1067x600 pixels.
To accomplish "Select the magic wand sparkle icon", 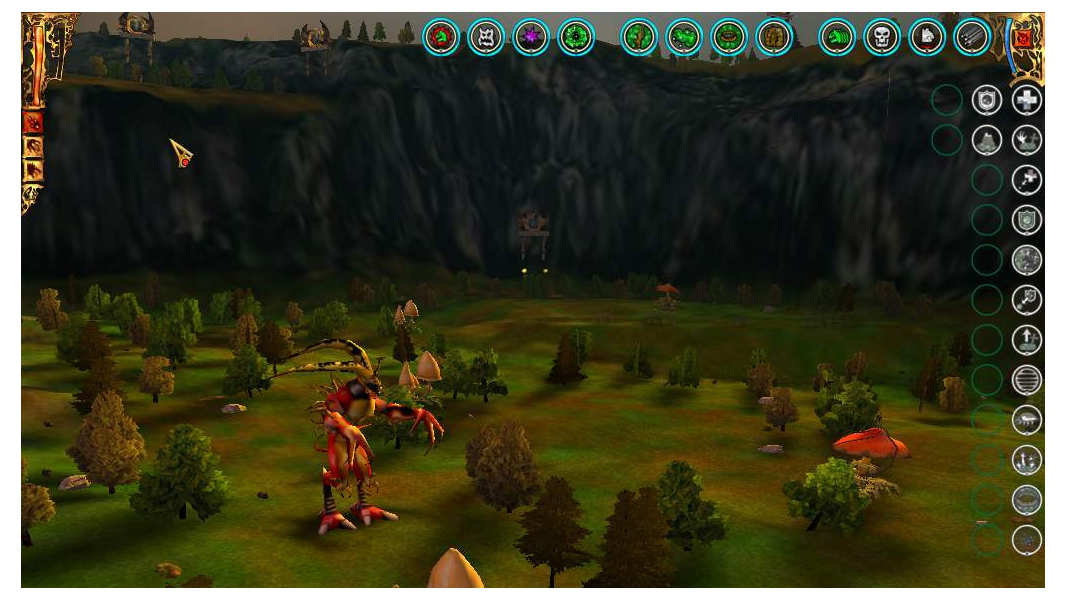I will (x=1027, y=180).
